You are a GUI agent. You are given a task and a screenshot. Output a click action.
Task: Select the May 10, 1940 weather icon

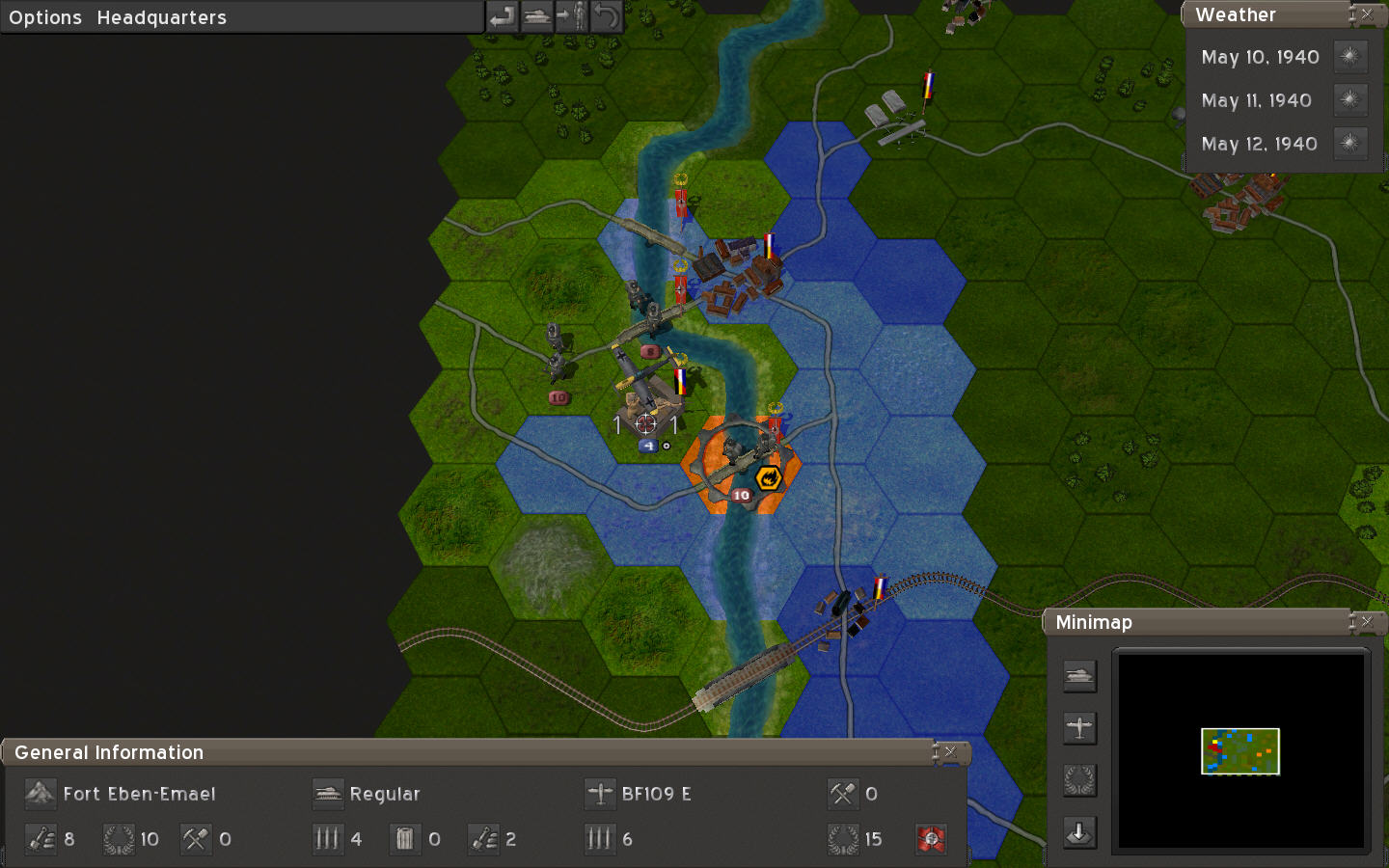pyautogui.click(x=1349, y=57)
